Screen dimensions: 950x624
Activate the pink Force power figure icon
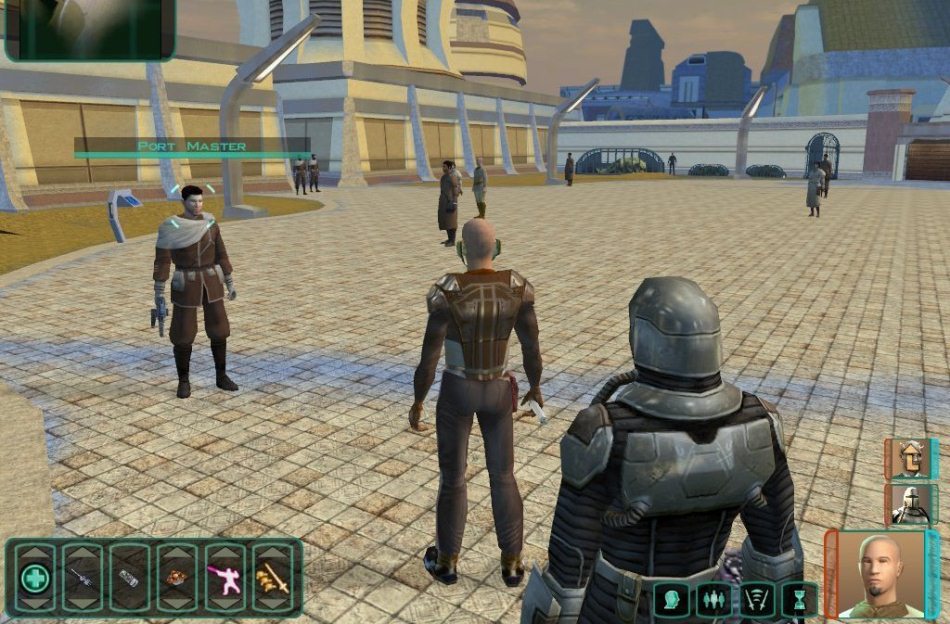pyautogui.click(x=225, y=578)
